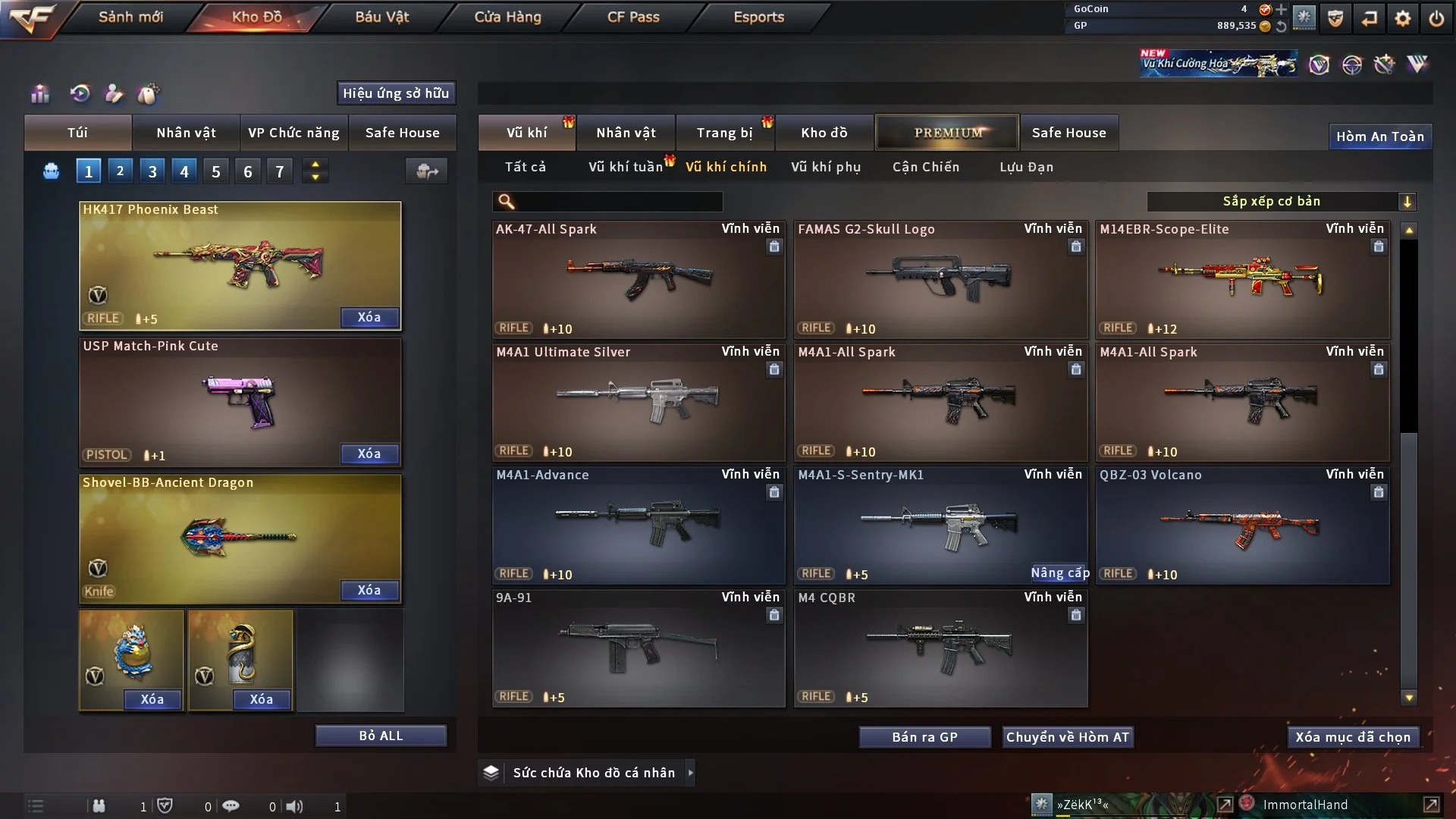Filter by Vũ khí phụ category

click(x=825, y=167)
